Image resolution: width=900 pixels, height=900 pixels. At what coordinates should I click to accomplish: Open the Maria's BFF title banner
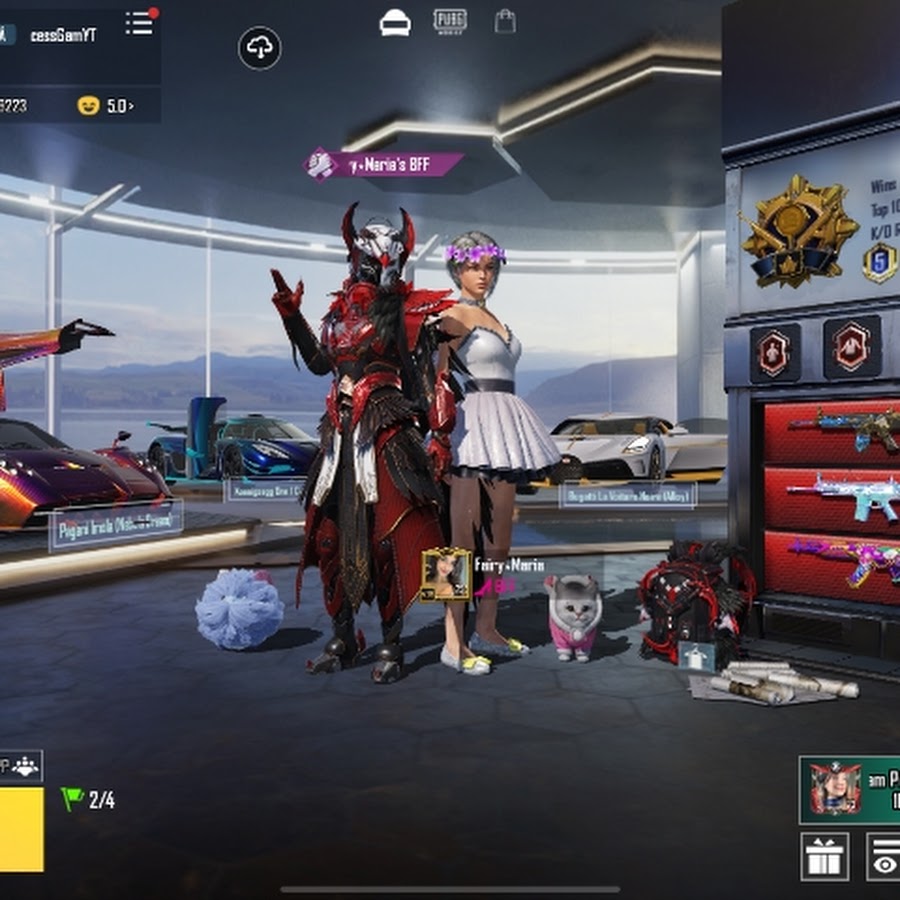[x=384, y=165]
